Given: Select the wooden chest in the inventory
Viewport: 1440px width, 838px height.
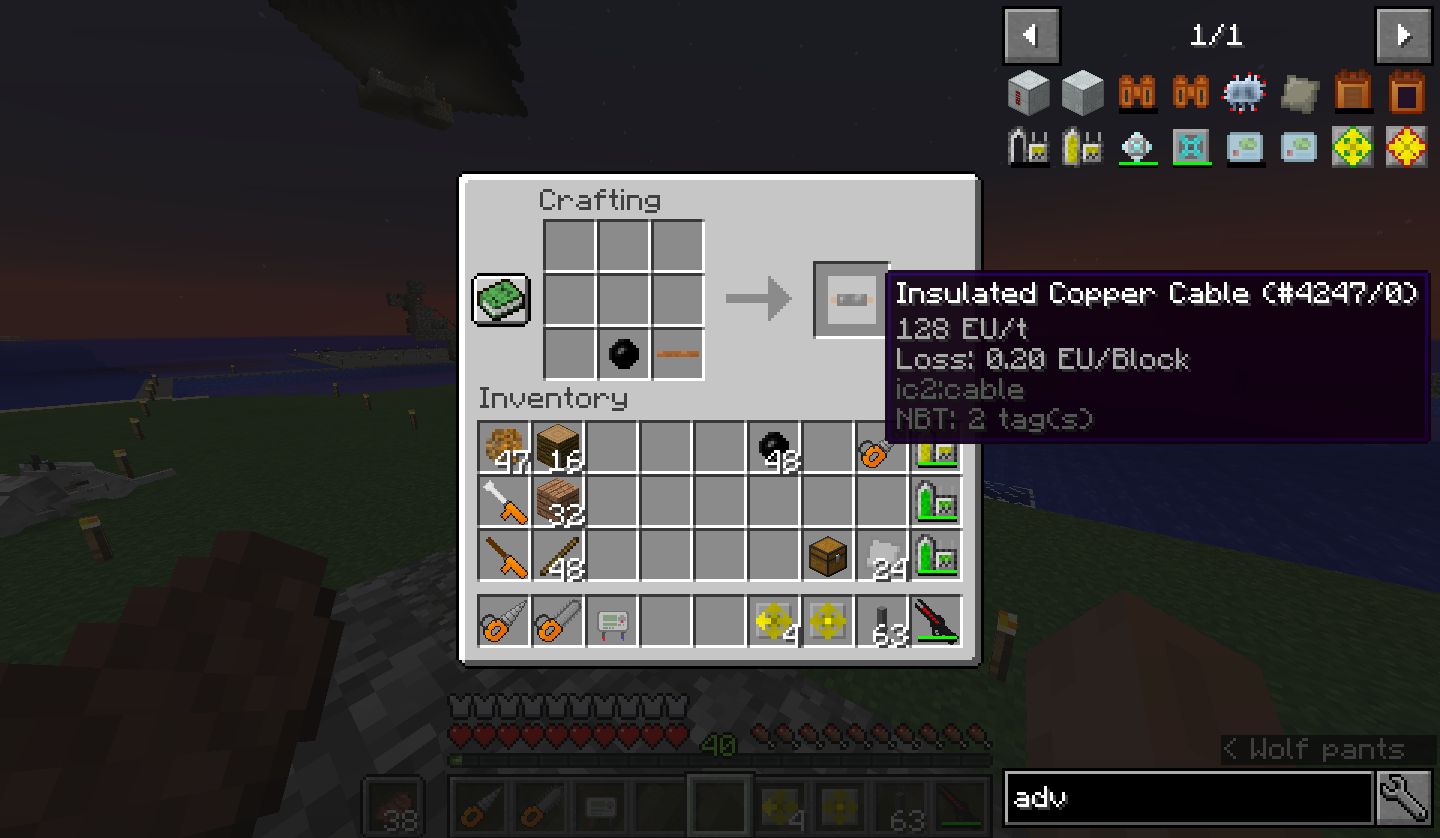Looking at the screenshot, I should tap(828, 555).
